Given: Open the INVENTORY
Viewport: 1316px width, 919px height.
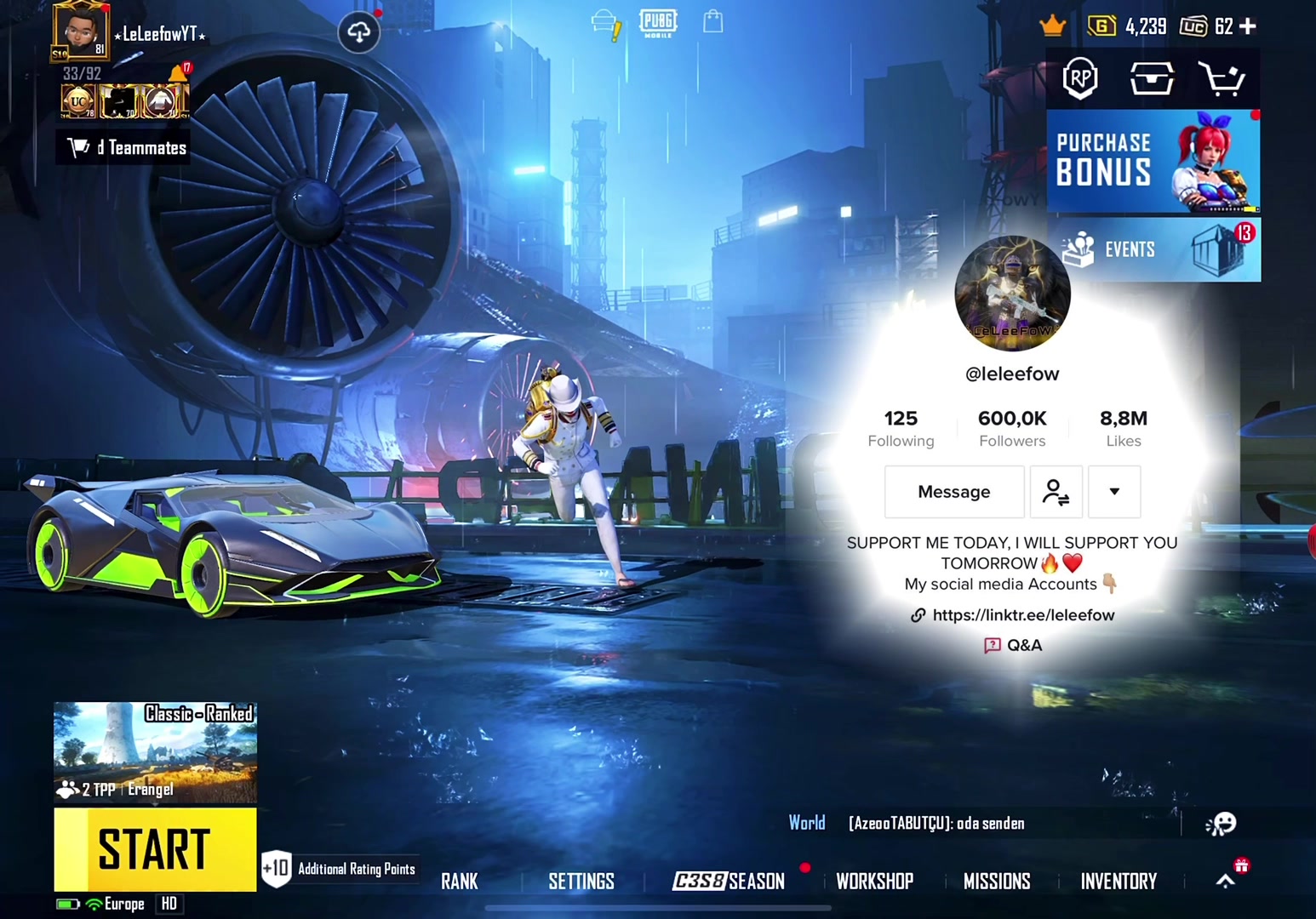Looking at the screenshot, I should point(1119,882).
